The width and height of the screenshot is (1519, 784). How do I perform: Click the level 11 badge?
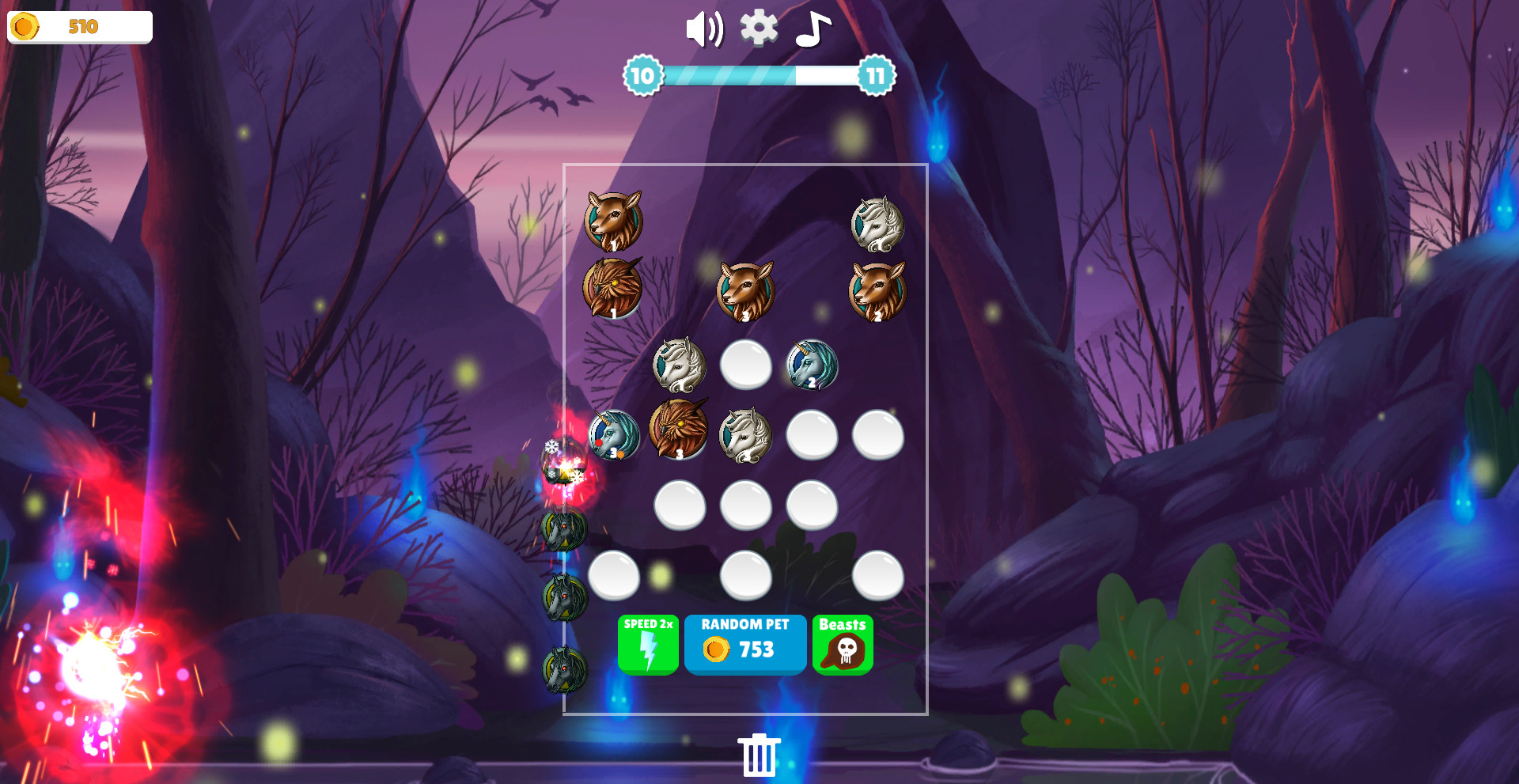point(873,78)
